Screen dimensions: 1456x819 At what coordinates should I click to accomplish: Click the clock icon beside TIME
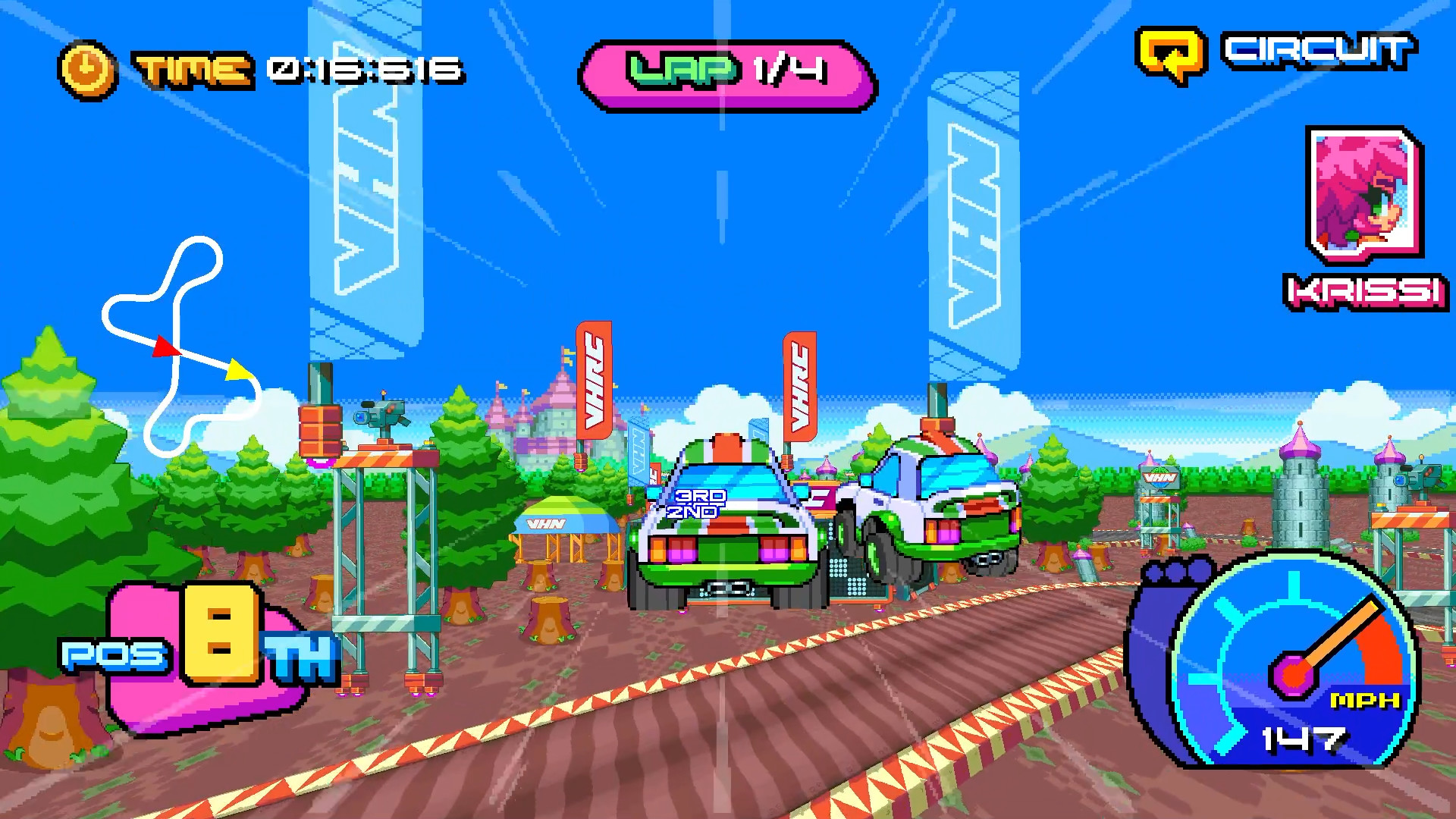tap(86, 68)
